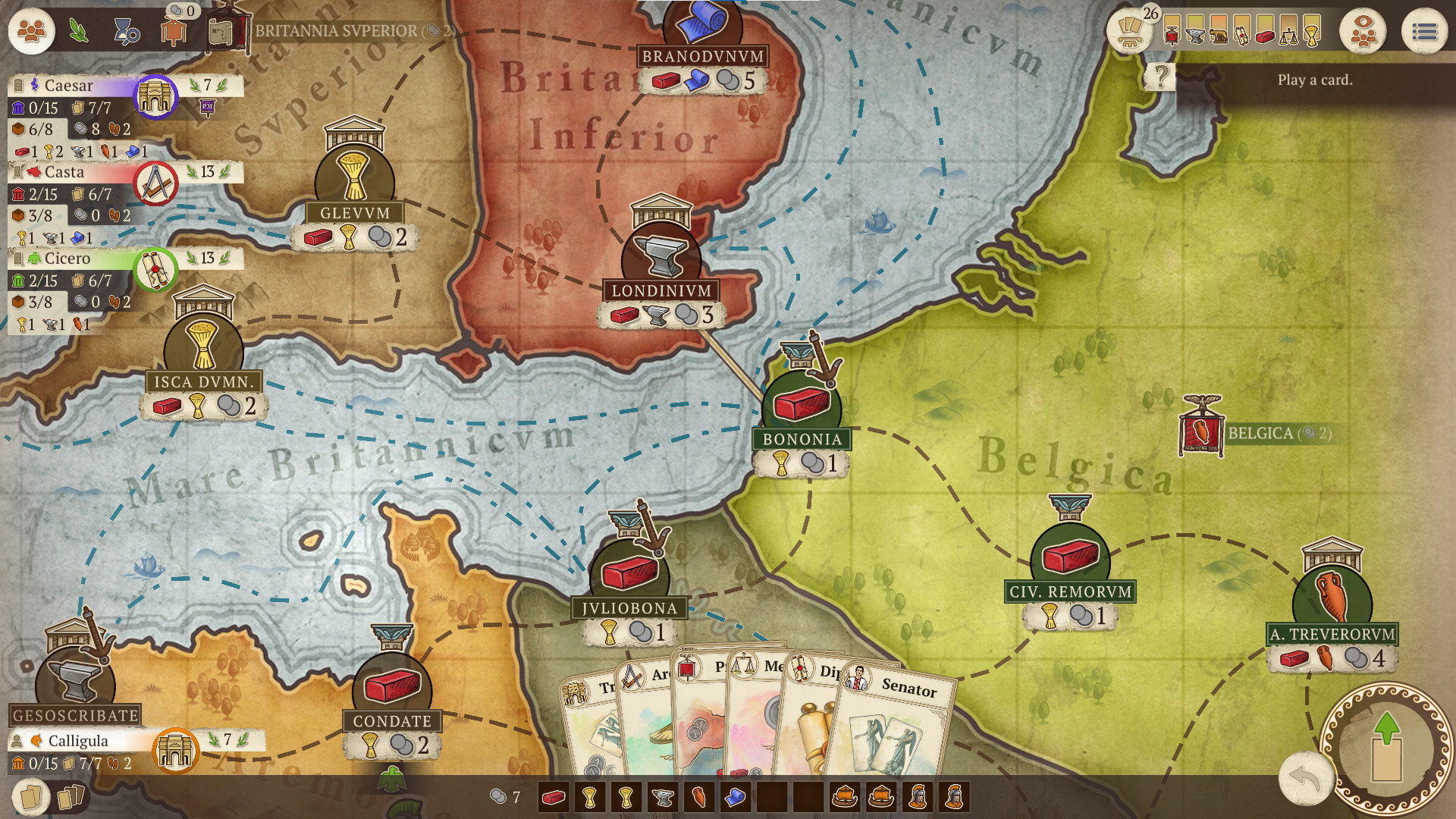Toggle the spectator eye view

pos(1364,30)
